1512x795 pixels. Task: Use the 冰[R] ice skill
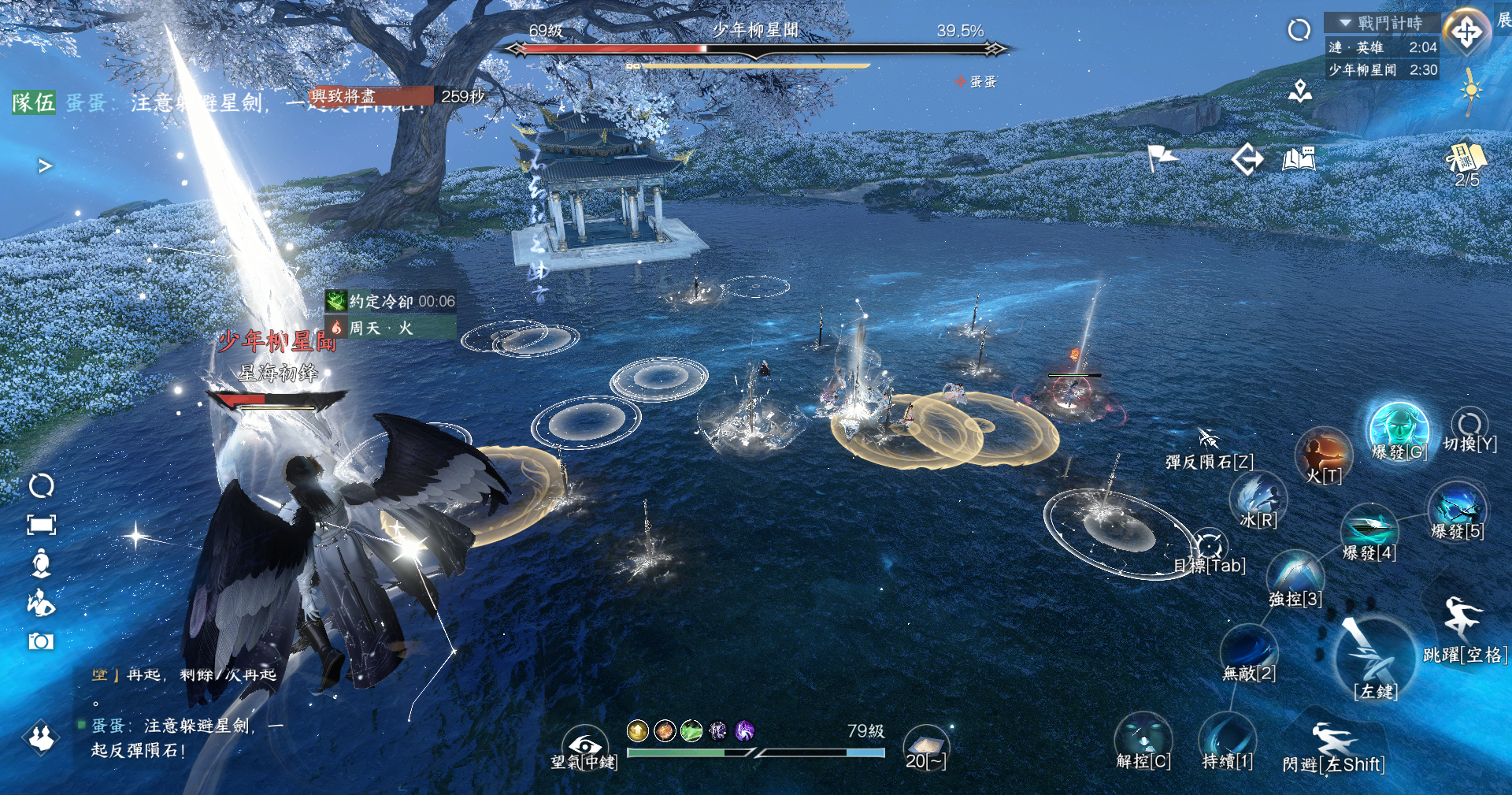[1258, 498]
